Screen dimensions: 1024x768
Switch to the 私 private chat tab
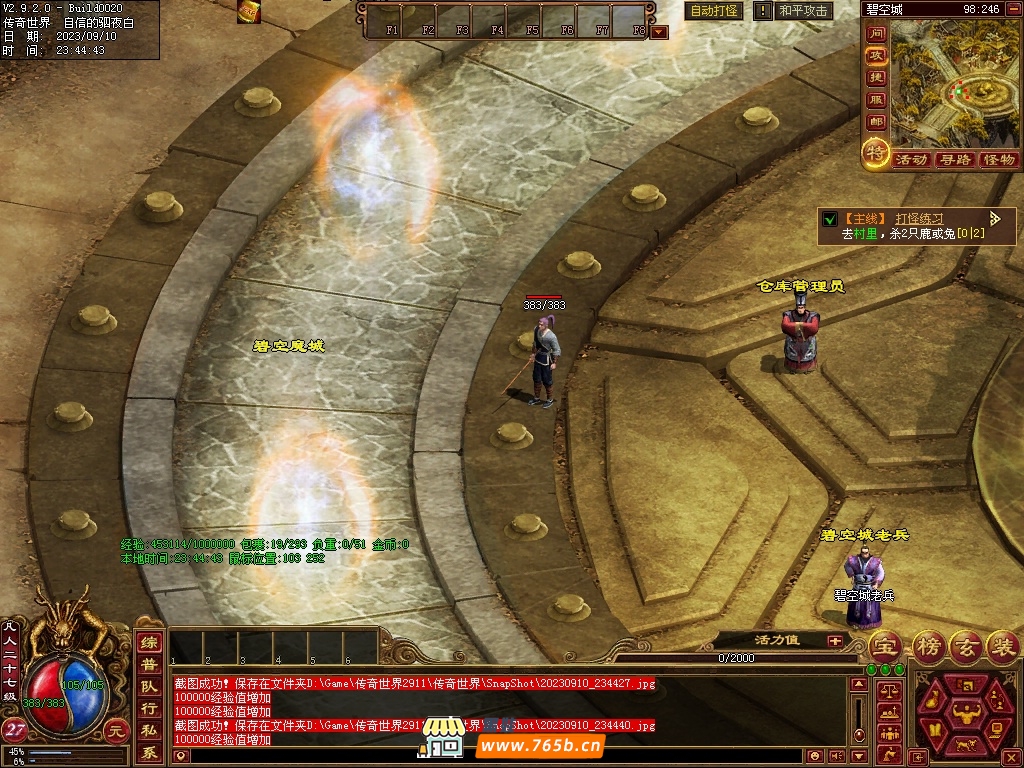point(148,730)
